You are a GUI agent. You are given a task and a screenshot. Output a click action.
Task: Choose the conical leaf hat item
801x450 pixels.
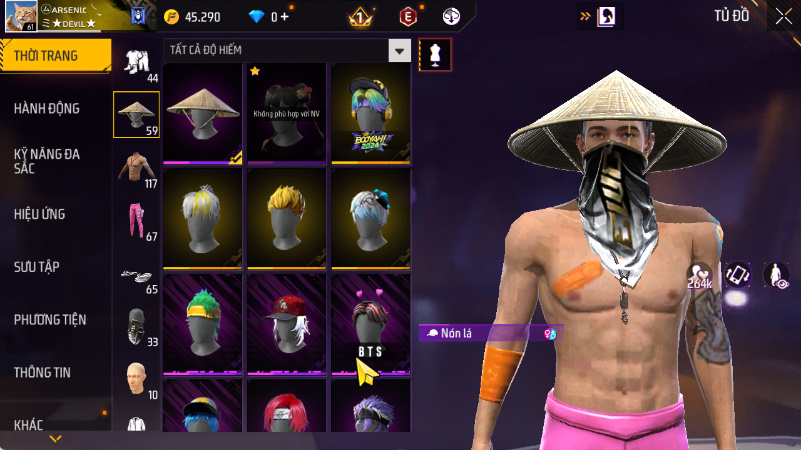point(202,112)
